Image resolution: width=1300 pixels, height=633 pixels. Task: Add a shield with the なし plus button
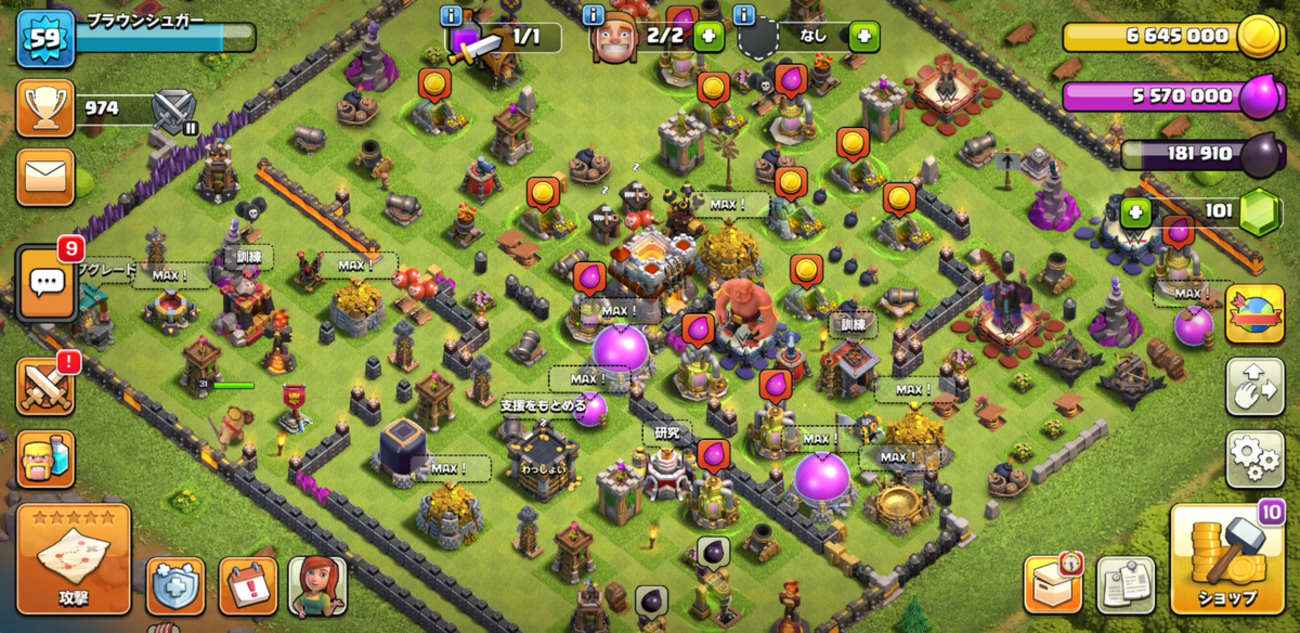point(864,37)
